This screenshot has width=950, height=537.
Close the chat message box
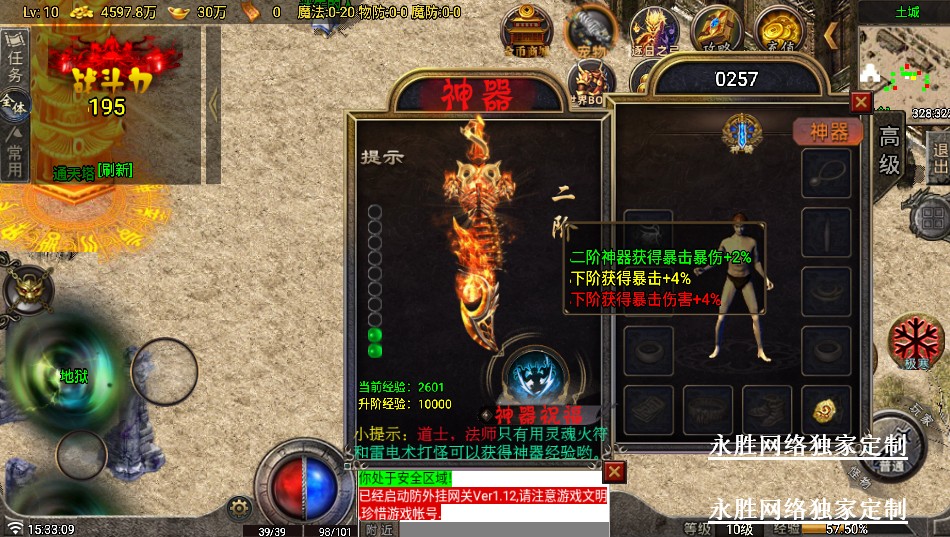tap(614, 472)
